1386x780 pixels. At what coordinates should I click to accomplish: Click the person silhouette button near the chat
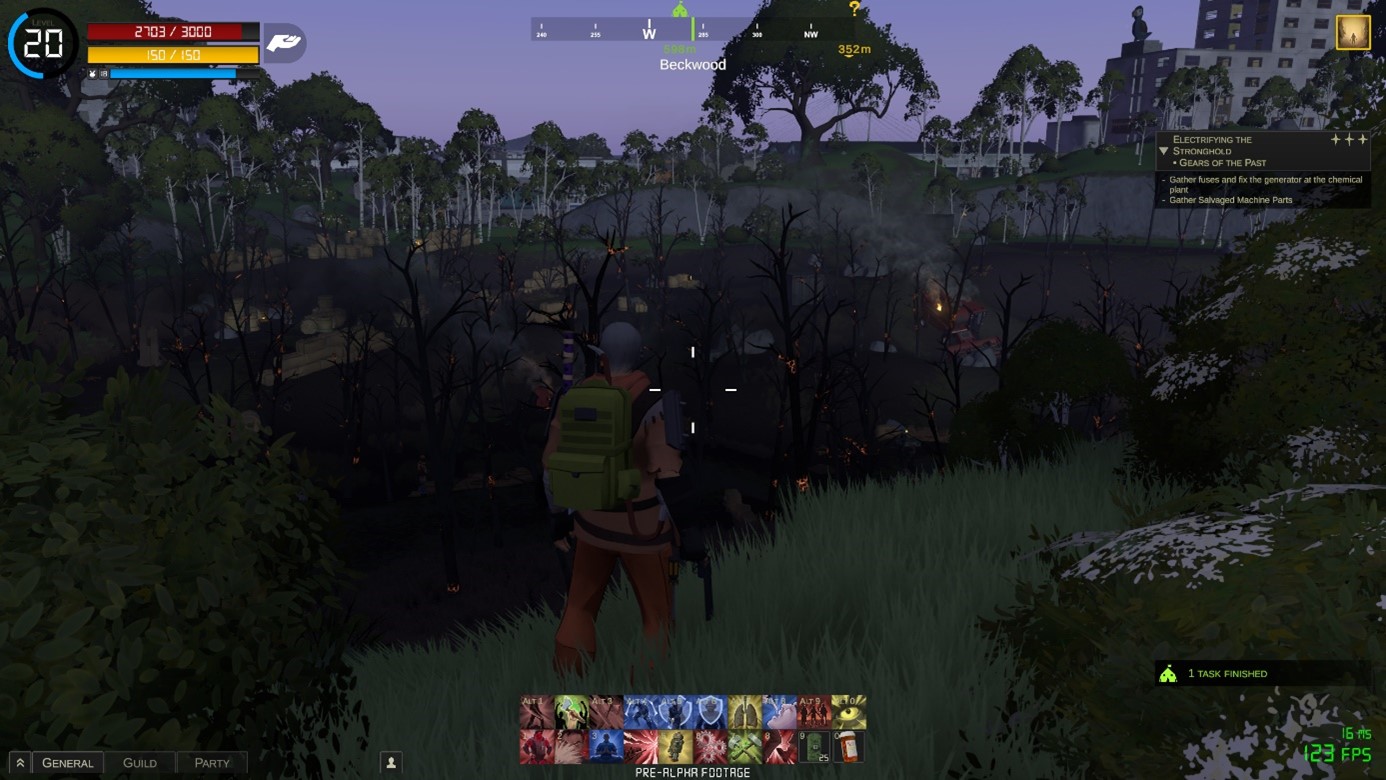[x=391, y=763]
